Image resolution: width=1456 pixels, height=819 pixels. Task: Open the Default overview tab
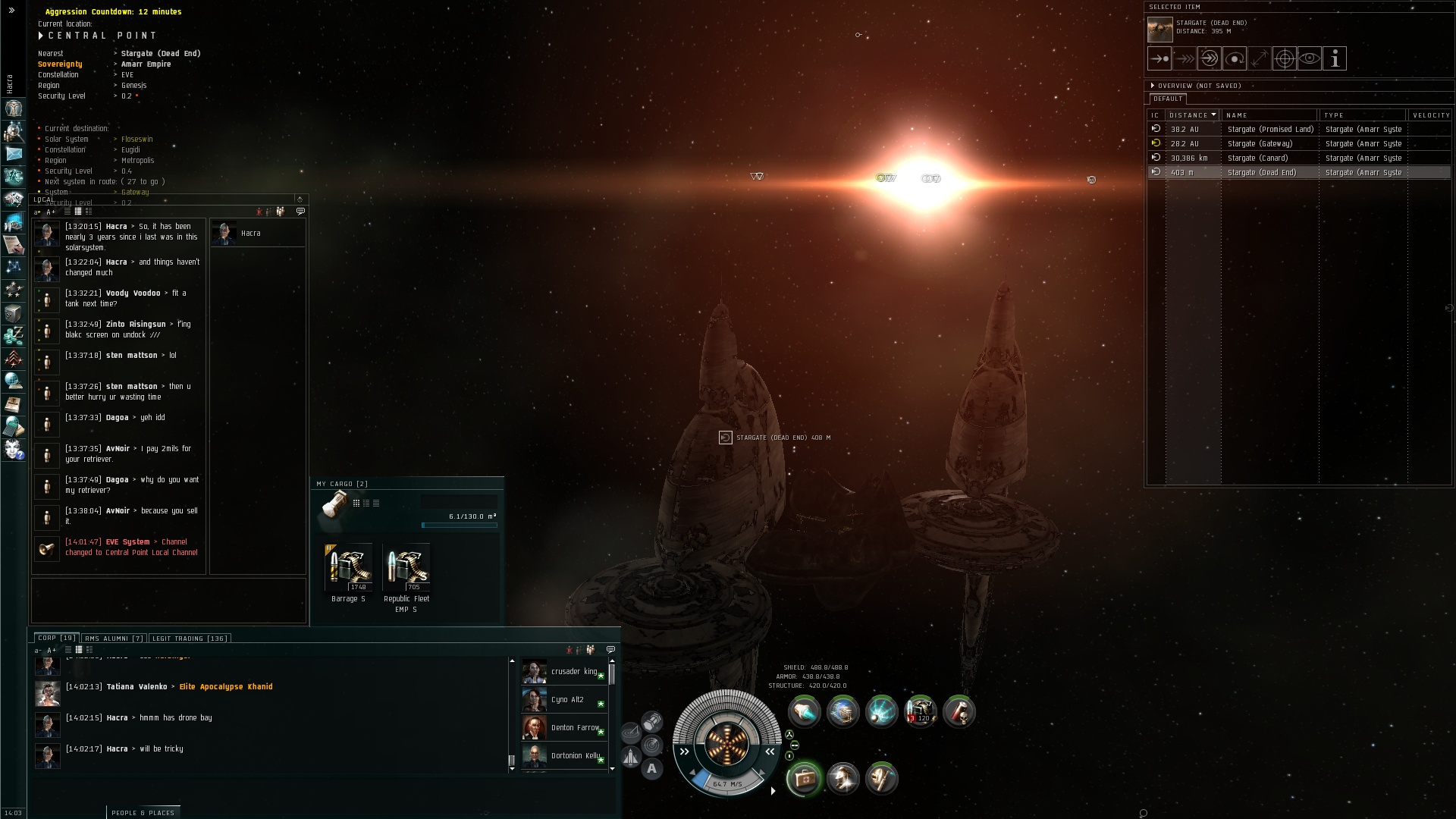click(x=1168, y=99)
